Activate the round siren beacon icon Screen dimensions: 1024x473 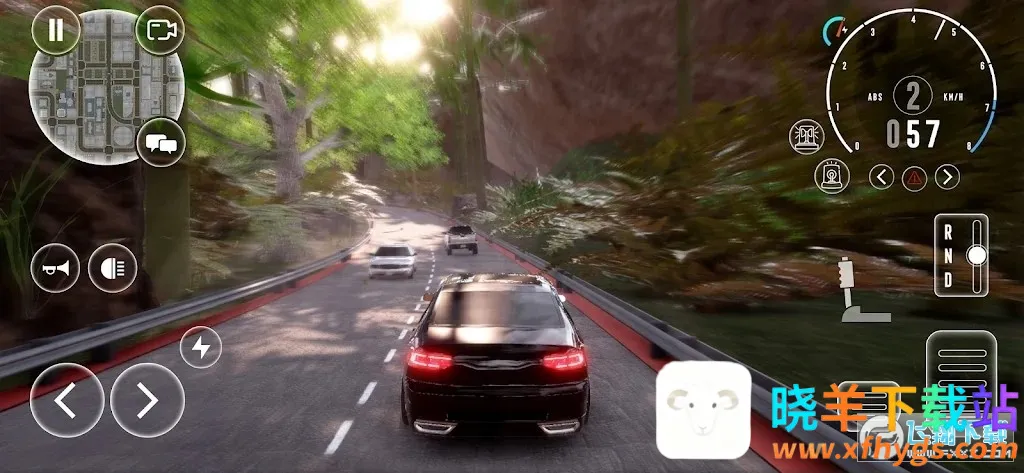[829, 176]
